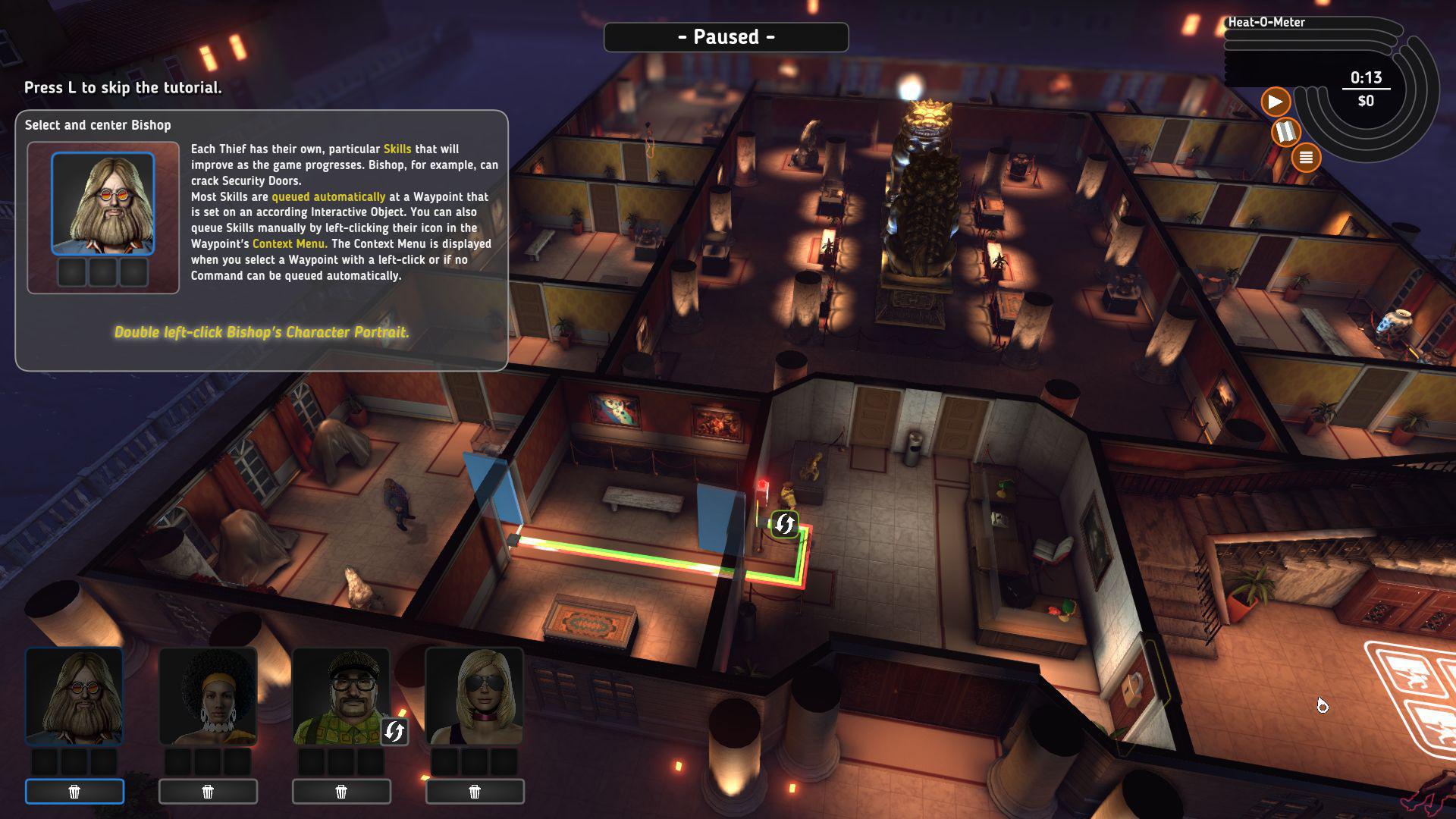Open the hamburger menu icon below the timer

(x=1306, y=157)
